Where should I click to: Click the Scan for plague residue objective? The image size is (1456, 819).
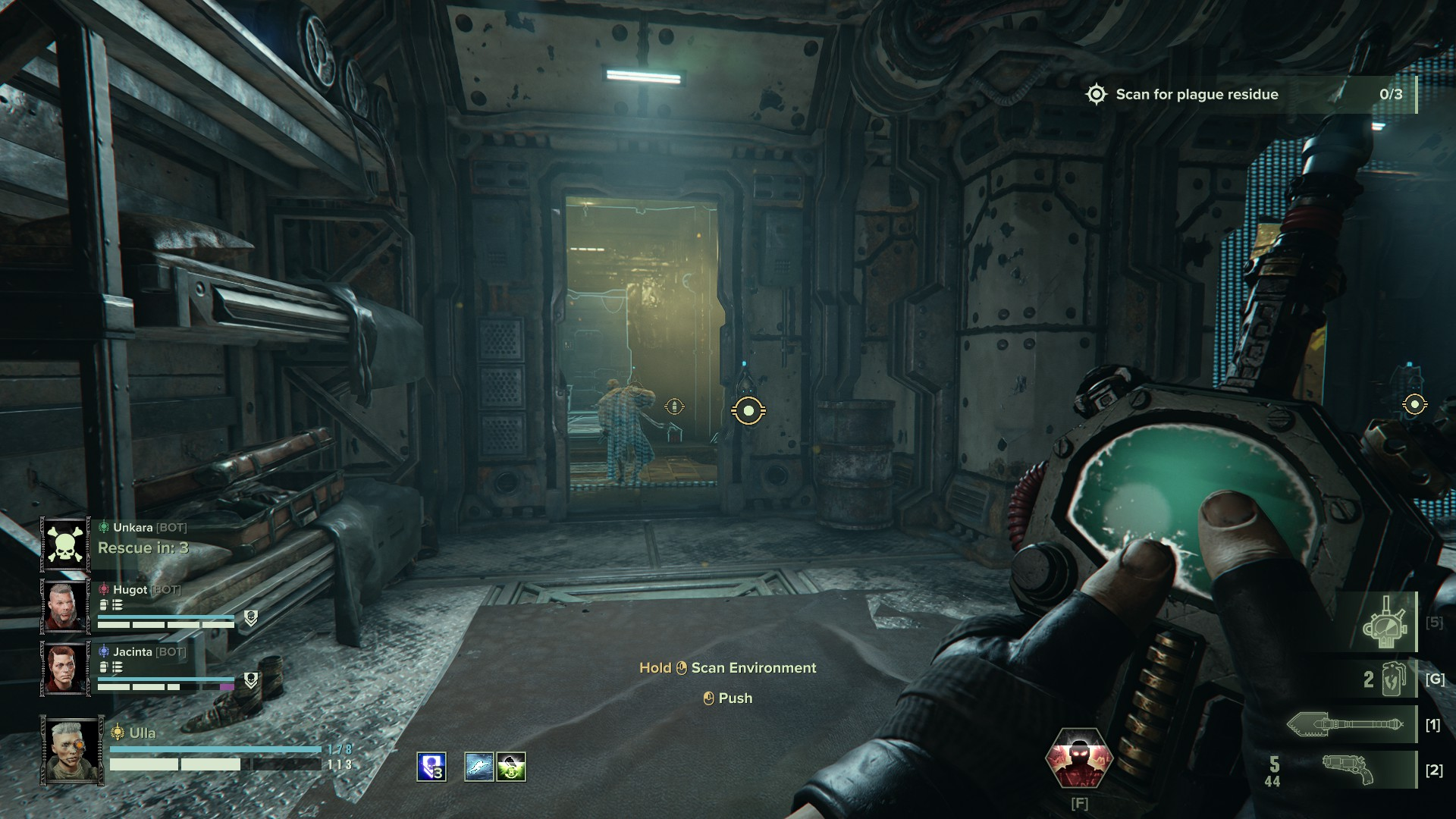pyautogui.click(x=1197, y=95)
